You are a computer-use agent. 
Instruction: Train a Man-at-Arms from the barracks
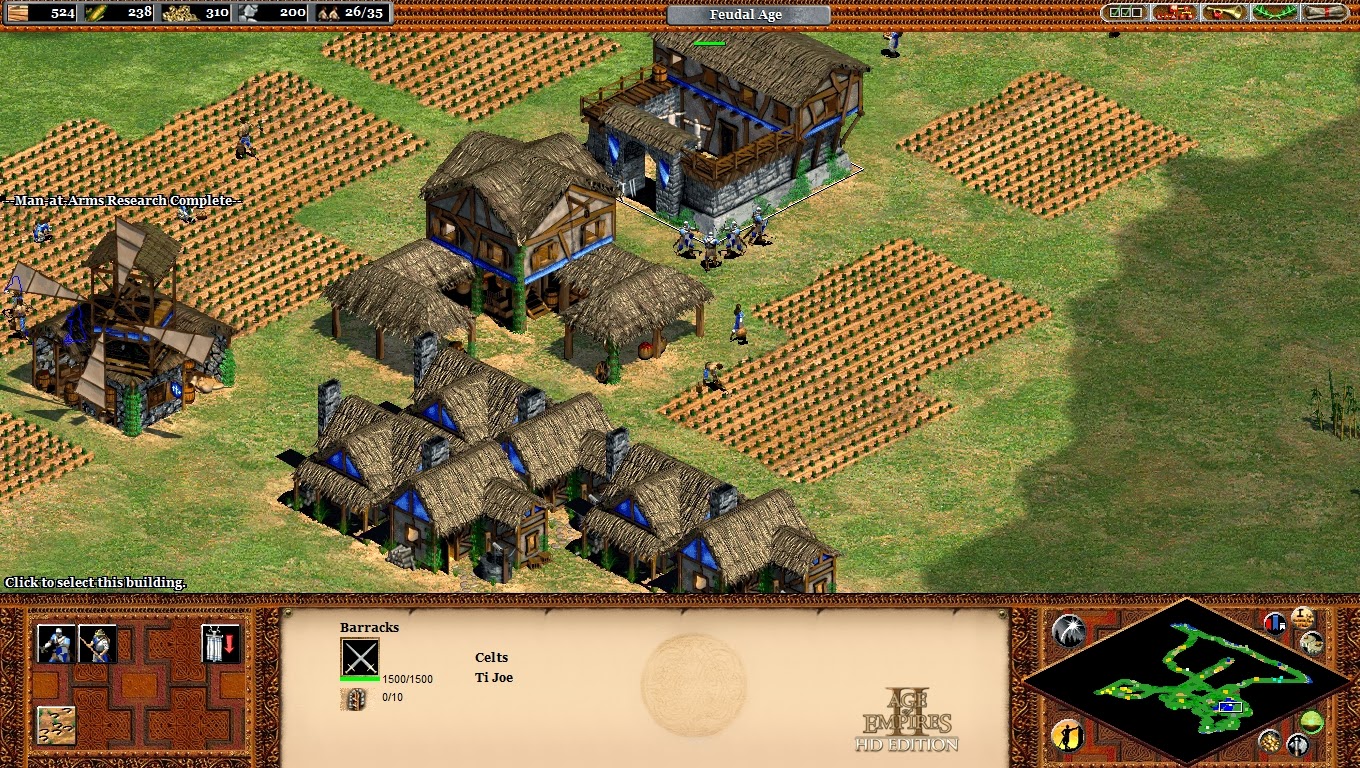click(x=56, y=644)
